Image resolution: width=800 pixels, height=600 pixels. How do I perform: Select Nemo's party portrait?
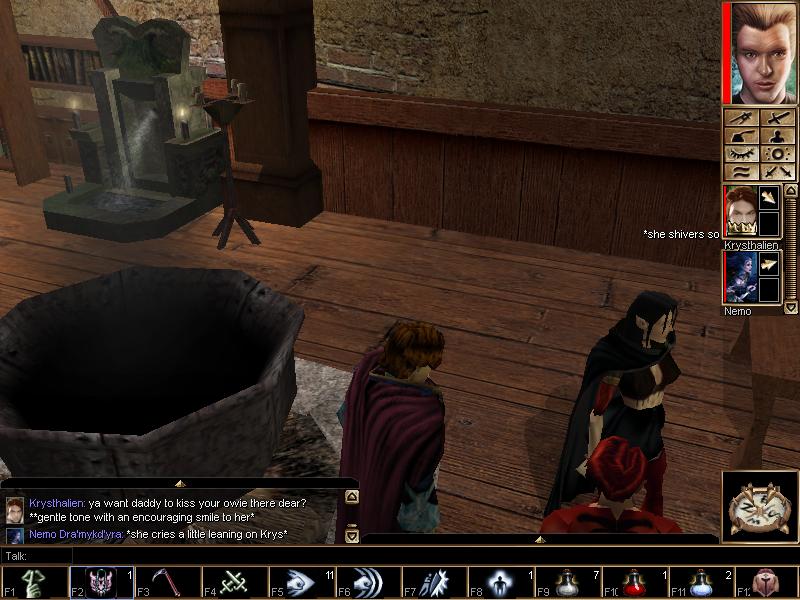(x=740, y=277)
